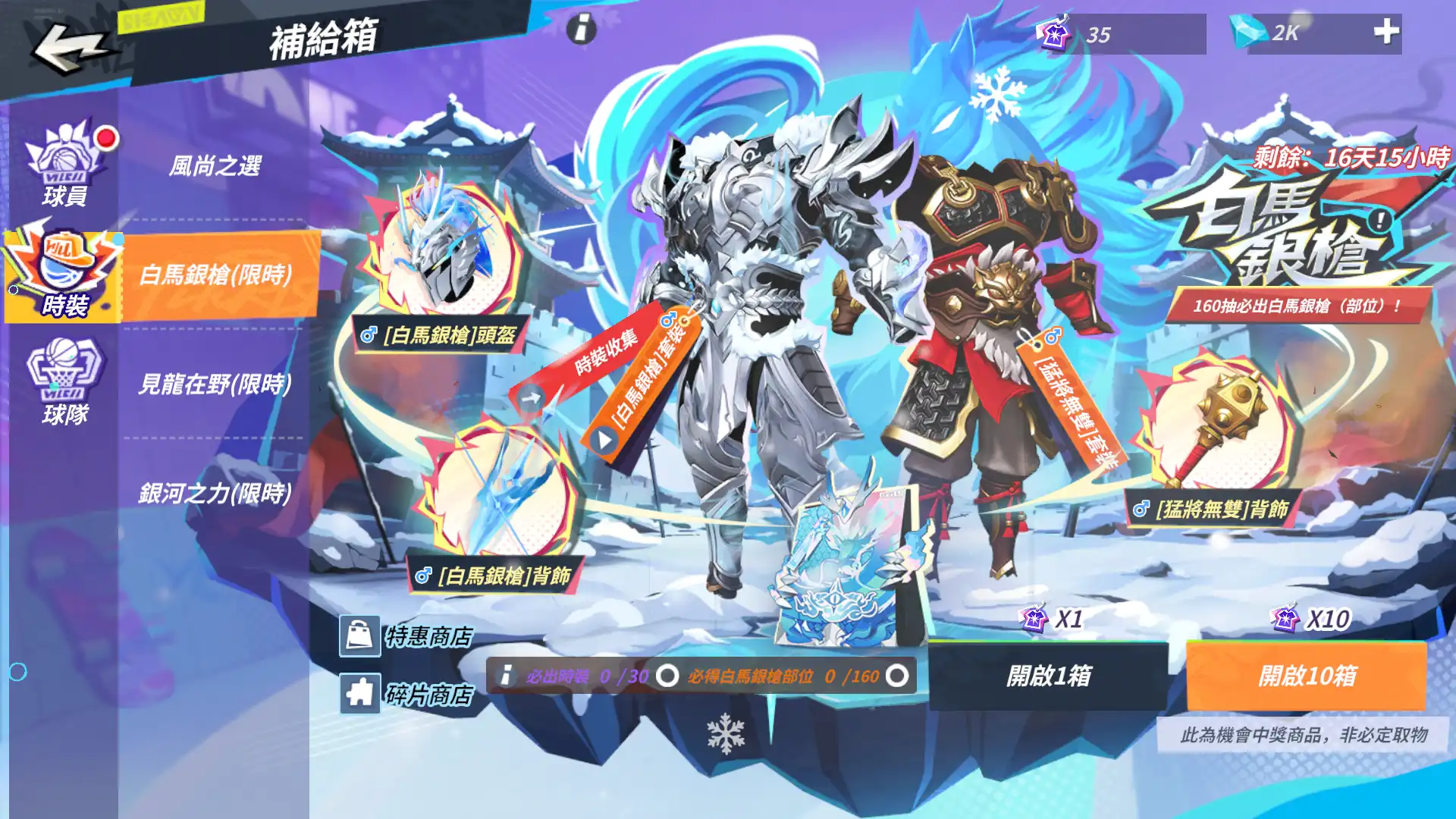The height and width of the screenshot is (819, 1456).
Task: Preview the [白馬銀槍]背飾 back accessory
Action: pos(497,493)
